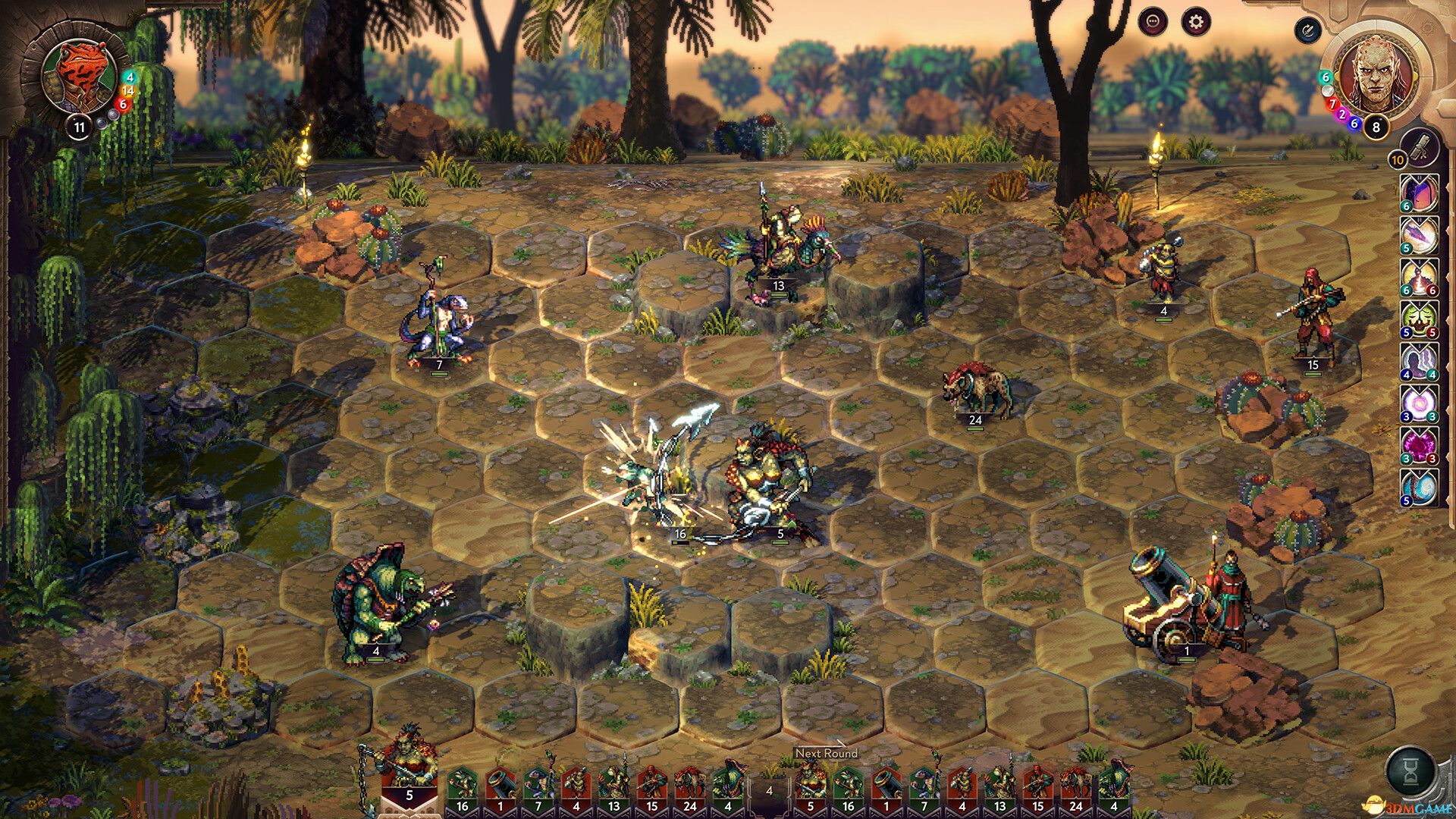Open the chat message bubble

1151,23
